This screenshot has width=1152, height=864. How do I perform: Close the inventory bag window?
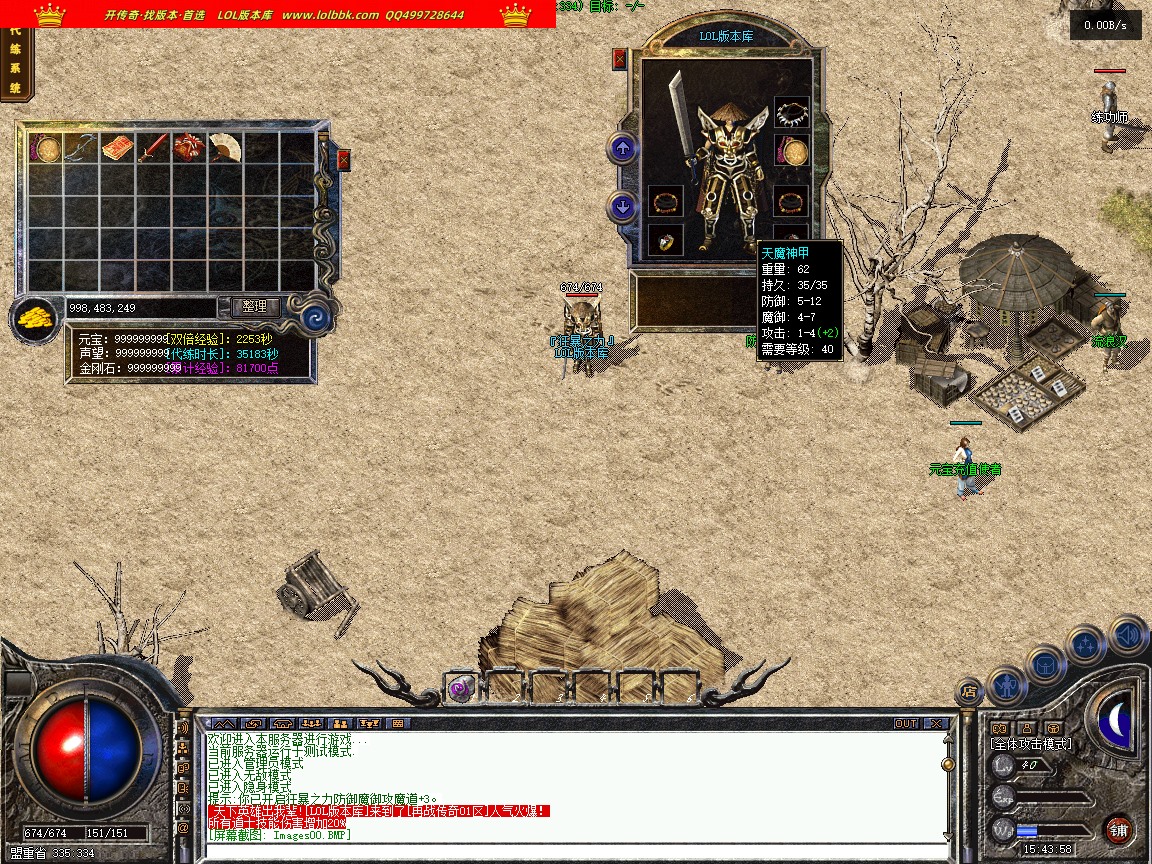(x=344, y=160)
